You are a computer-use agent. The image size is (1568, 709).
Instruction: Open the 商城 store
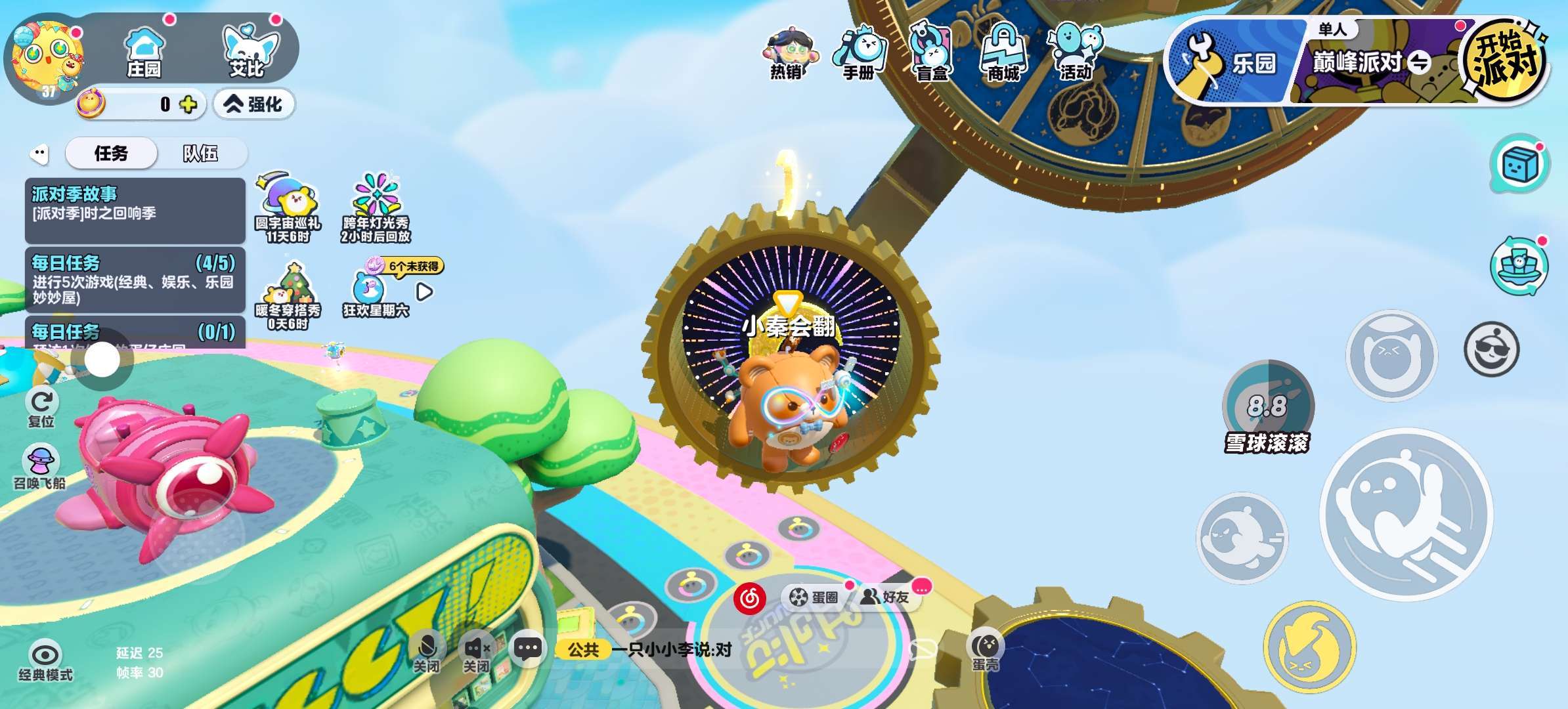(1003, 54)
